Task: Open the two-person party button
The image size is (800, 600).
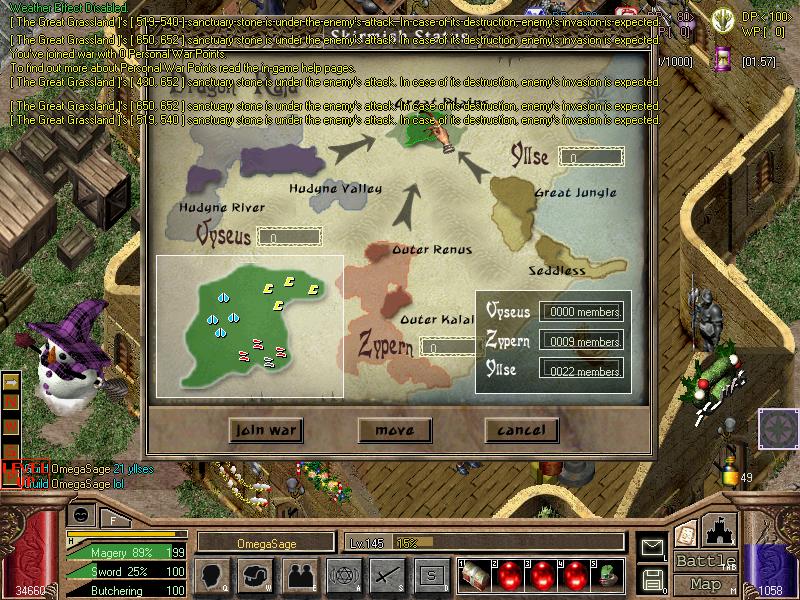Action: click(299, 574)
